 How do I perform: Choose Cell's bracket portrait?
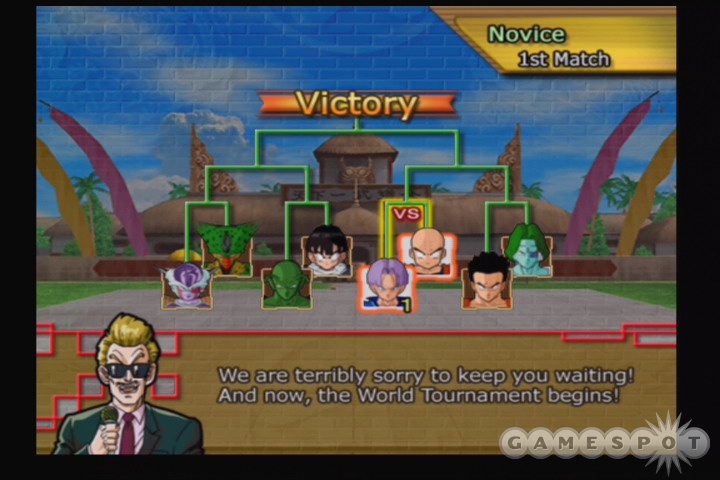coord(227,248)
